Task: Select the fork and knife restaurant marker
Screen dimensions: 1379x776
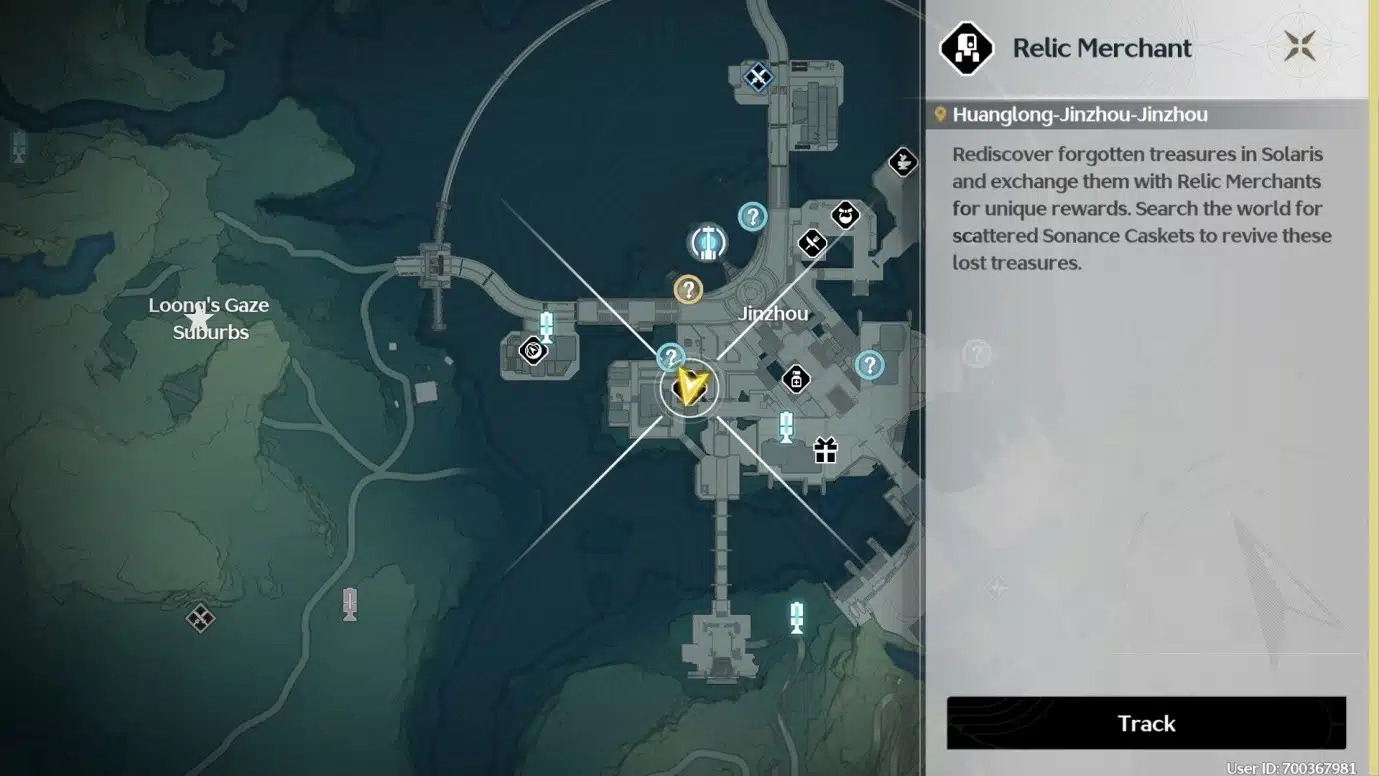Action: 812,242
